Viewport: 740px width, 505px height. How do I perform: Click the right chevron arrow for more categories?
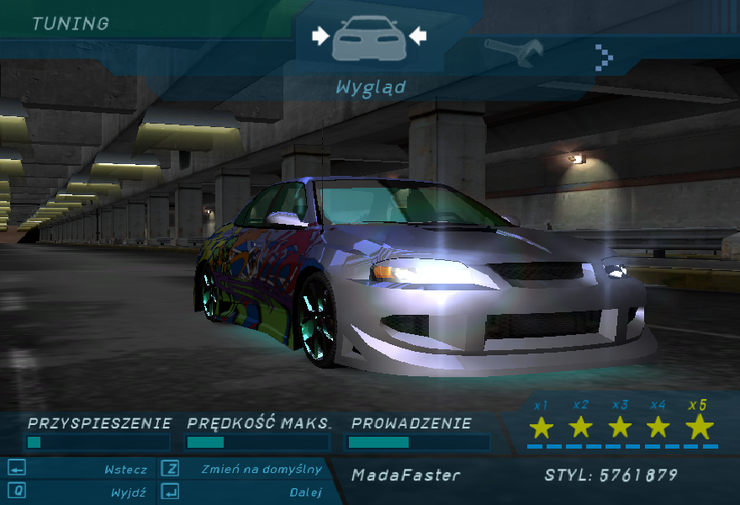click(603, 57)
